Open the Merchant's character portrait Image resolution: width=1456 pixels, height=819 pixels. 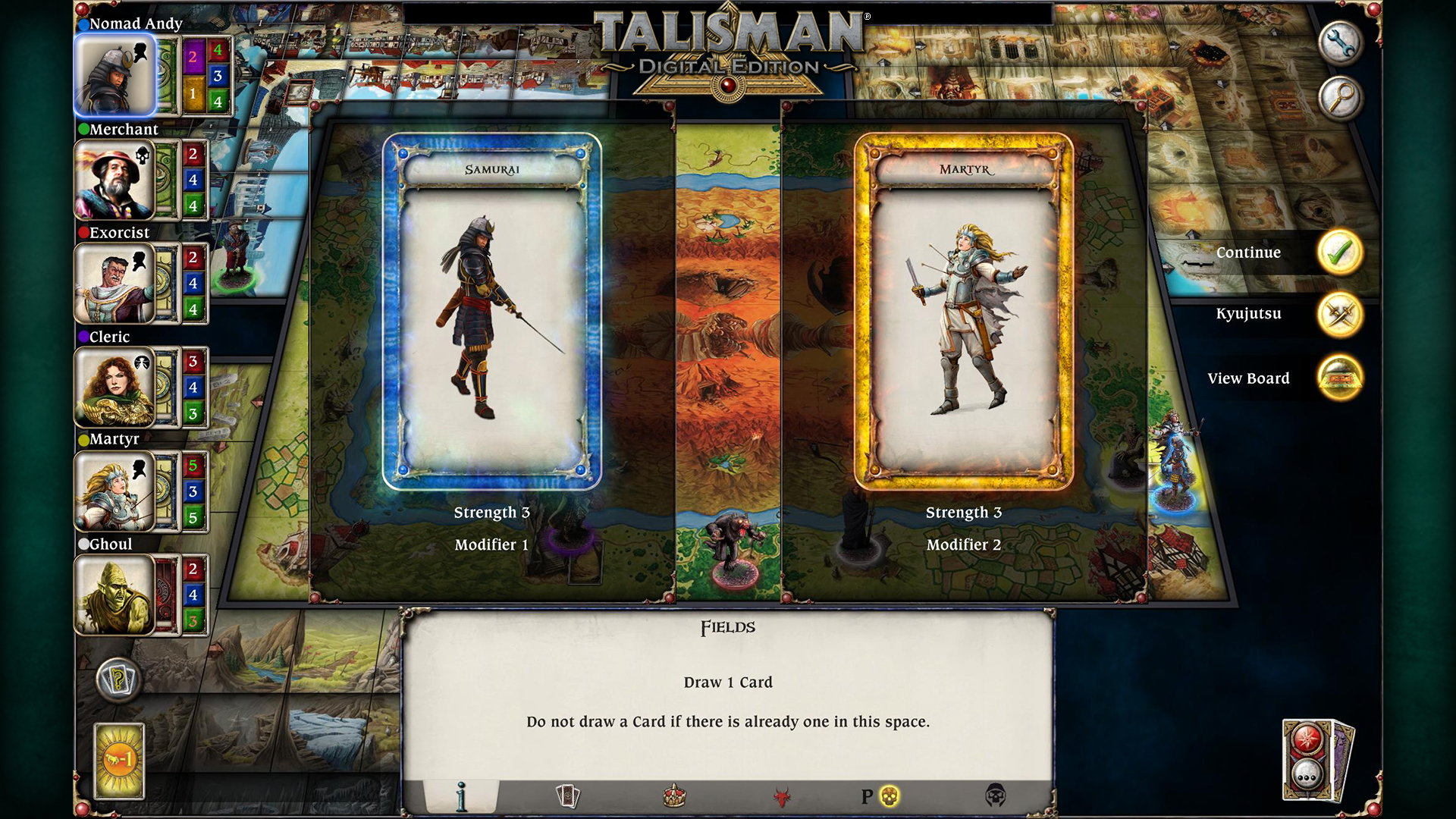115,180
